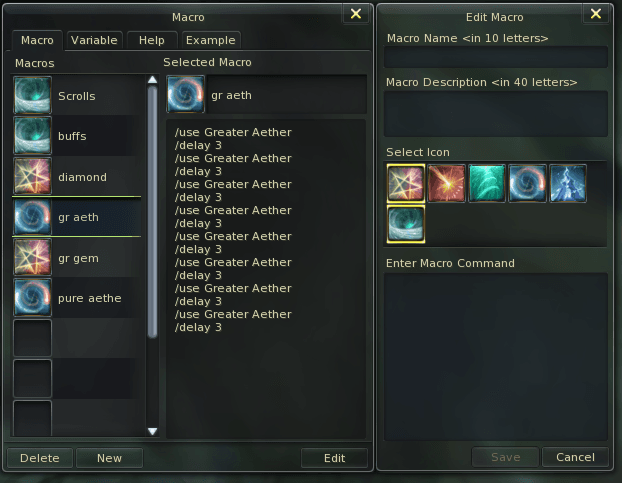Select the ice crystal macro icon
Image resolution: width=622 pixels, height=483 pixels.
(568, 184)
